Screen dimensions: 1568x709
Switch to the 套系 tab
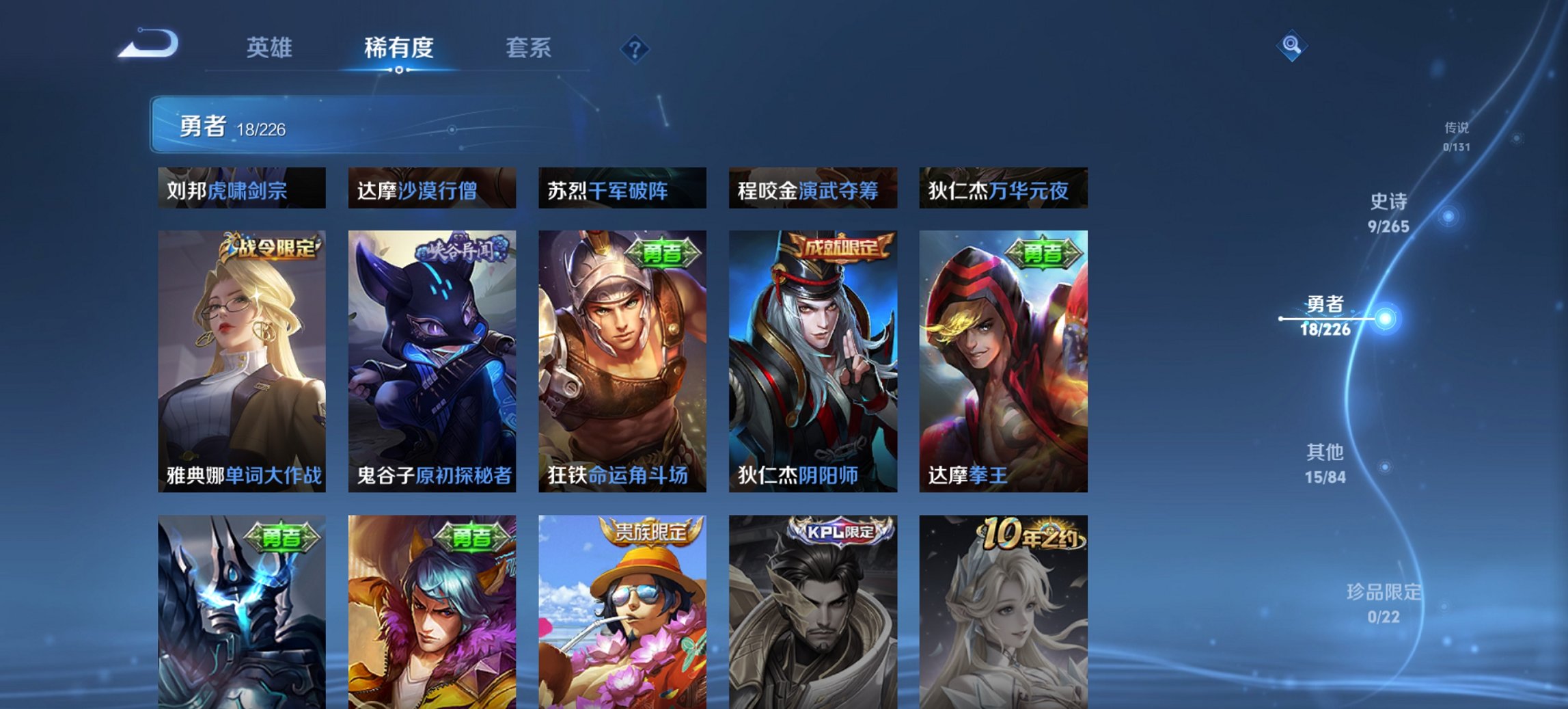coord(529,48)
